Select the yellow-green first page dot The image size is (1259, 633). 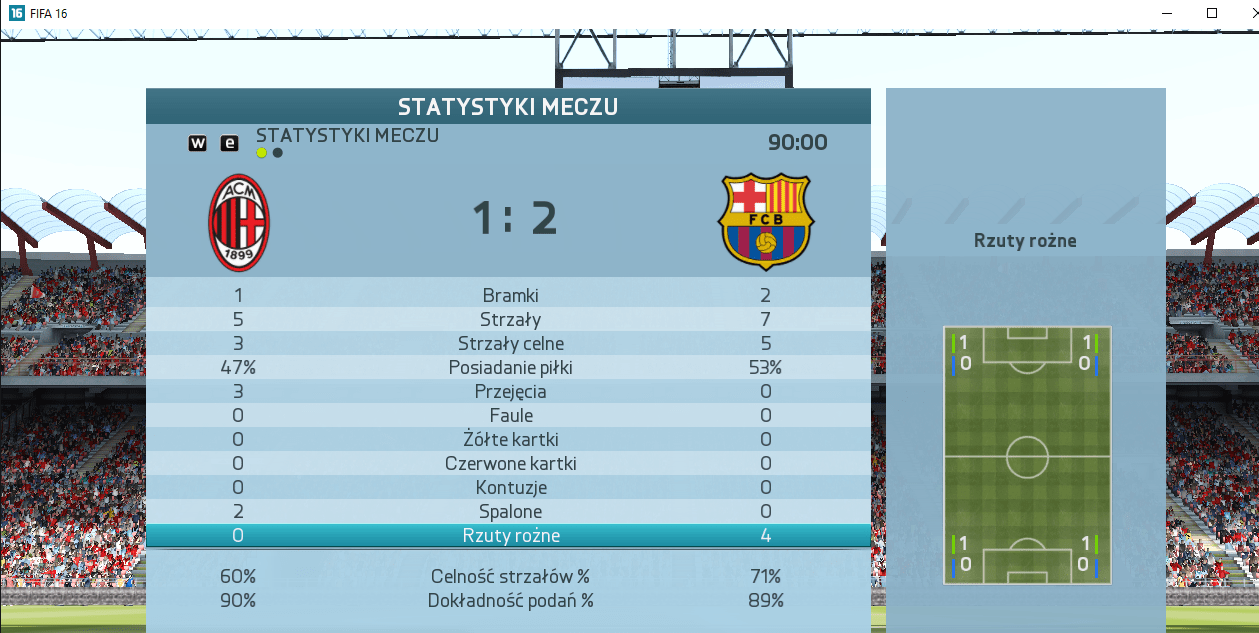262,153
